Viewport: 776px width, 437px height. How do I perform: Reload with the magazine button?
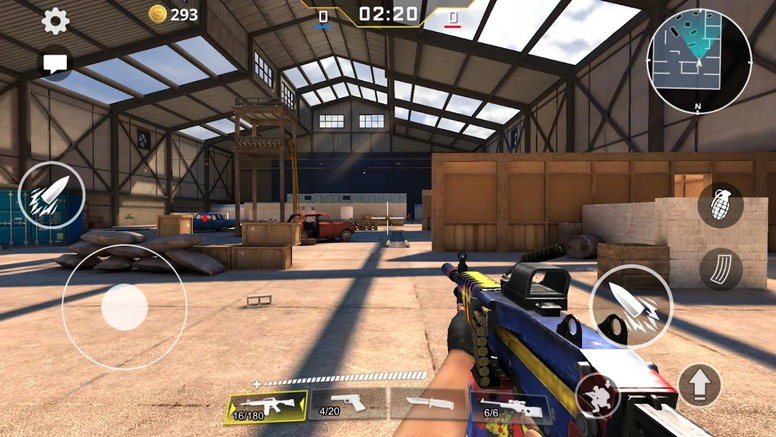coord(720,269)
